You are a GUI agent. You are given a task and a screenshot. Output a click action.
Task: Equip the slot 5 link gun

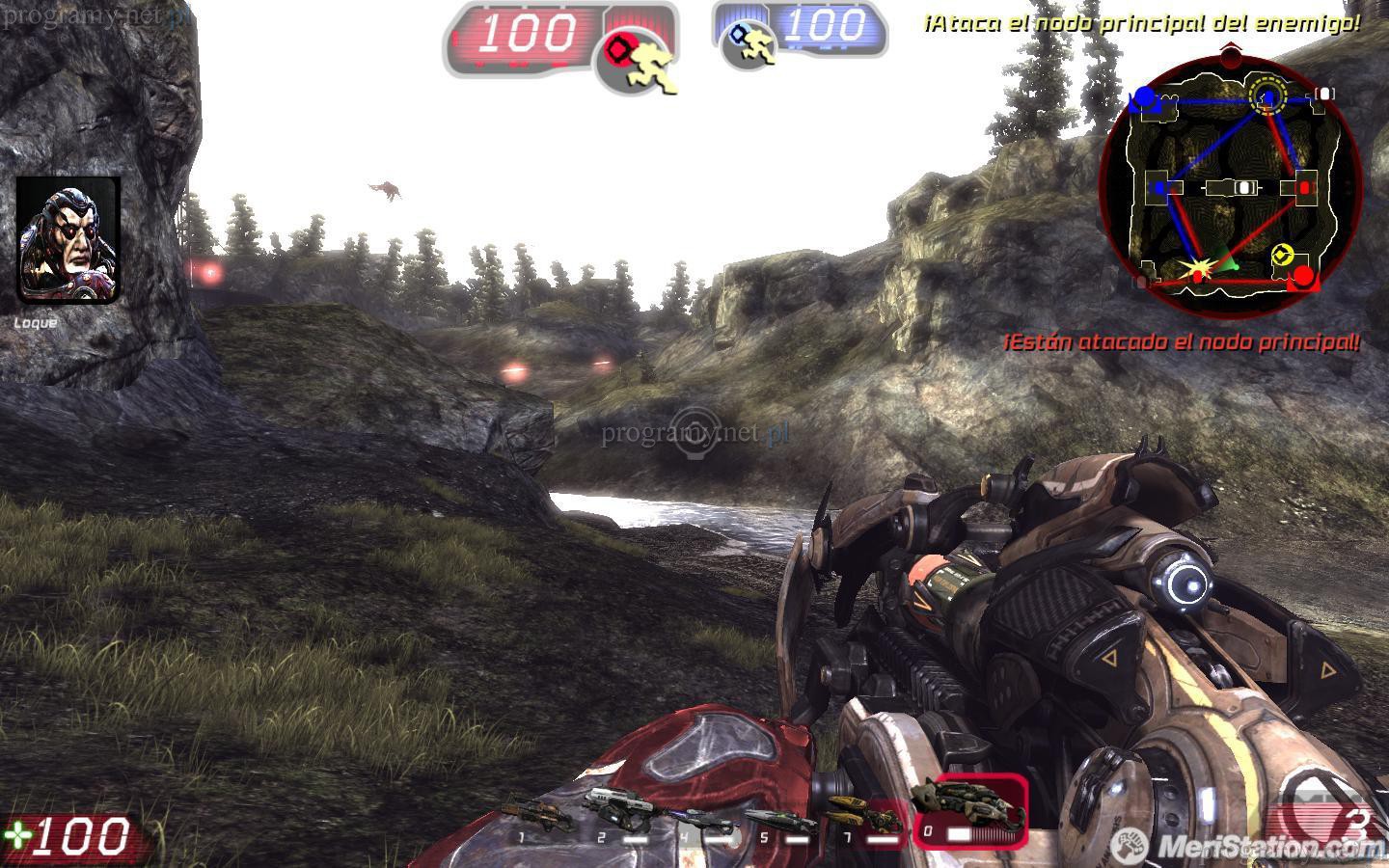pos(779,820)
